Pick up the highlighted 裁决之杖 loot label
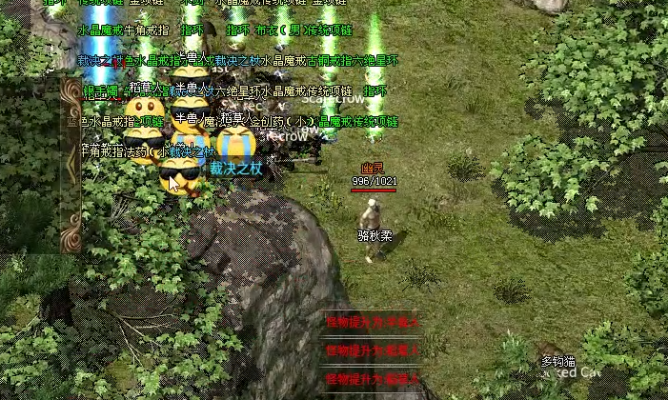Image resolution: width=668 pixels, height=400 pixels. [235, 168]
